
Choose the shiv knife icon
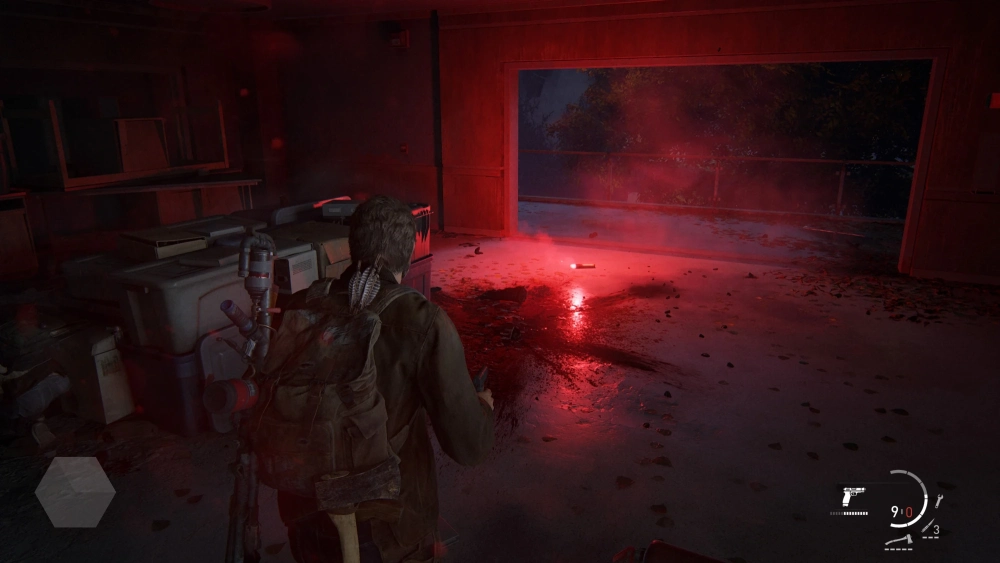click(929, 527)
